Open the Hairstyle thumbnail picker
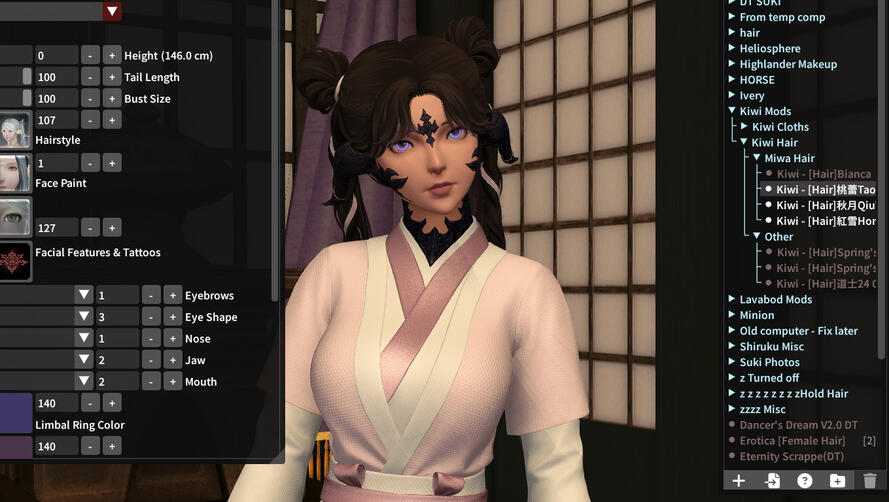The image size is (889, 502). 15,130
